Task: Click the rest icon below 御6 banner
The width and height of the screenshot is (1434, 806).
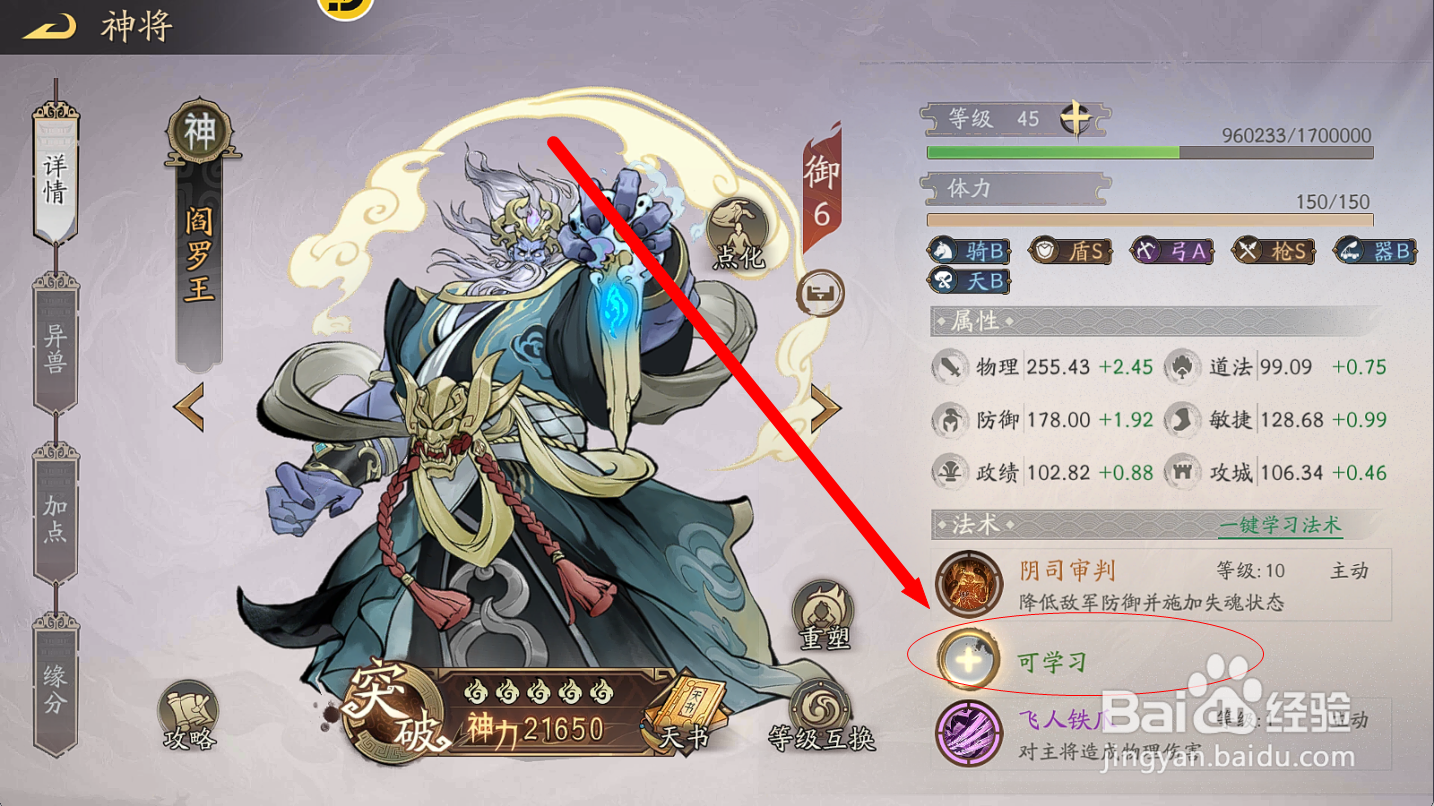Action: coord(820,294)
